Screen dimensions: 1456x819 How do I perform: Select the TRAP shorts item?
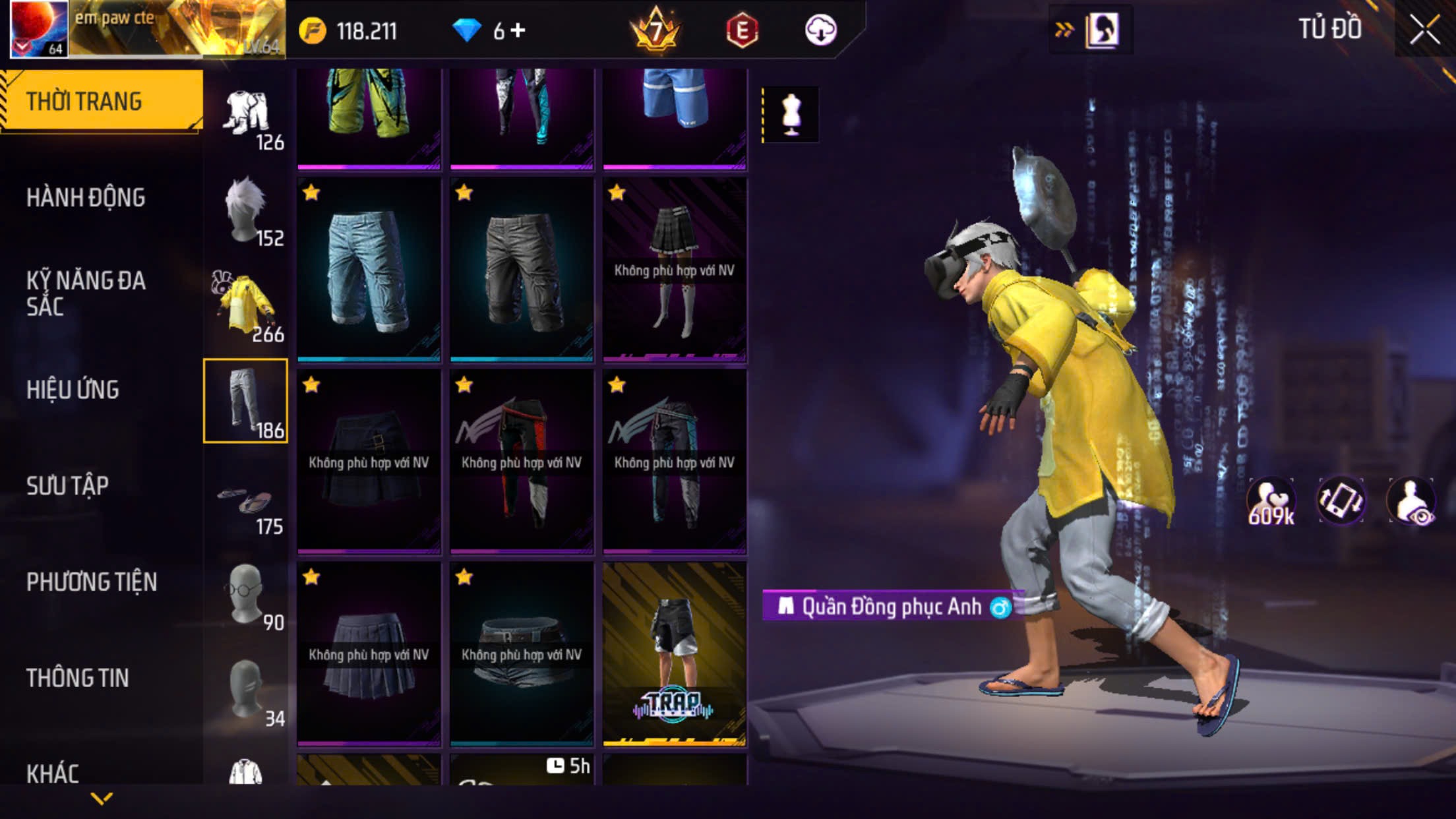675,653
